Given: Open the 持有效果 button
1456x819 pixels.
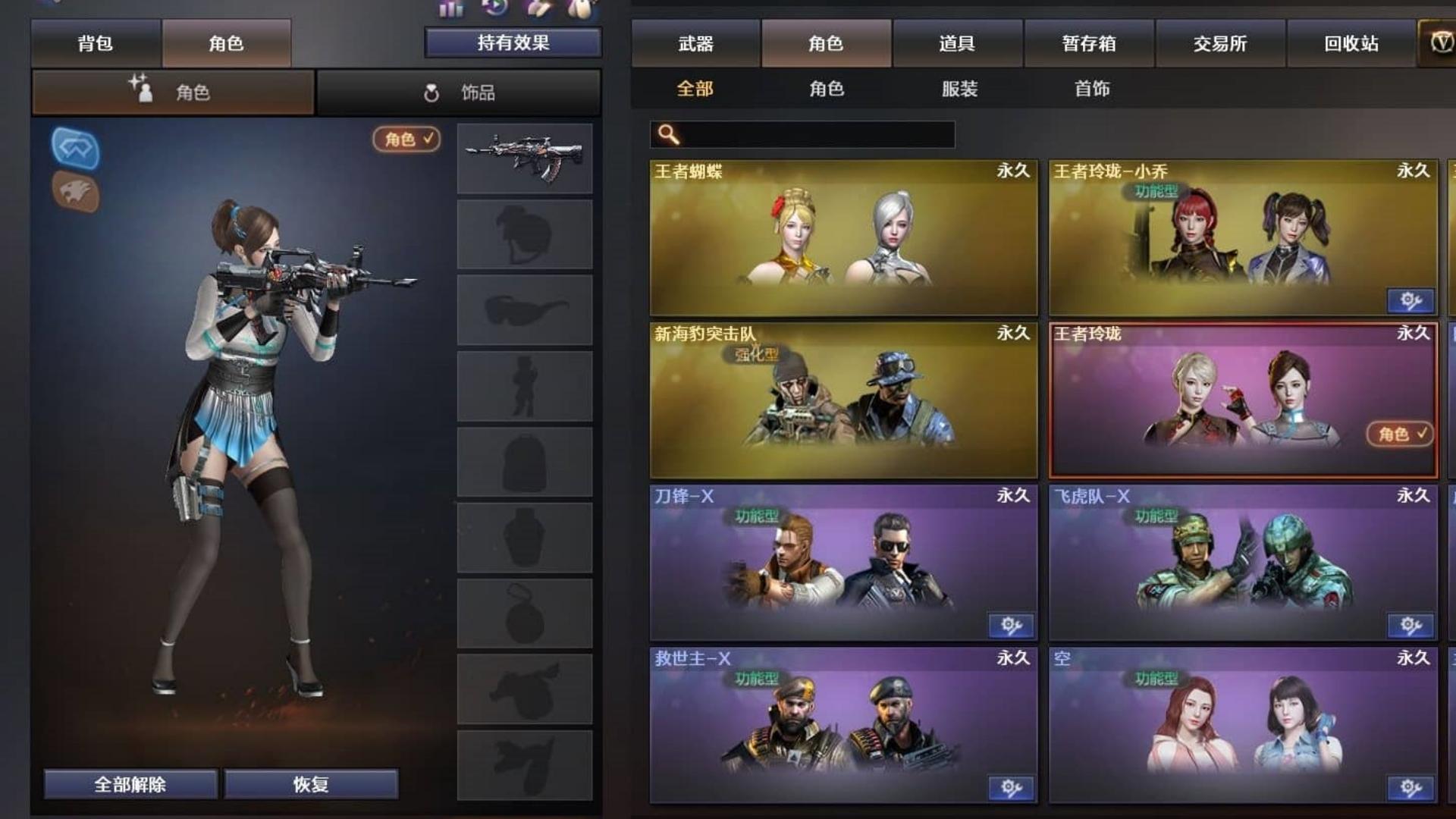Looking at the screenshot, I should point(513,42).
